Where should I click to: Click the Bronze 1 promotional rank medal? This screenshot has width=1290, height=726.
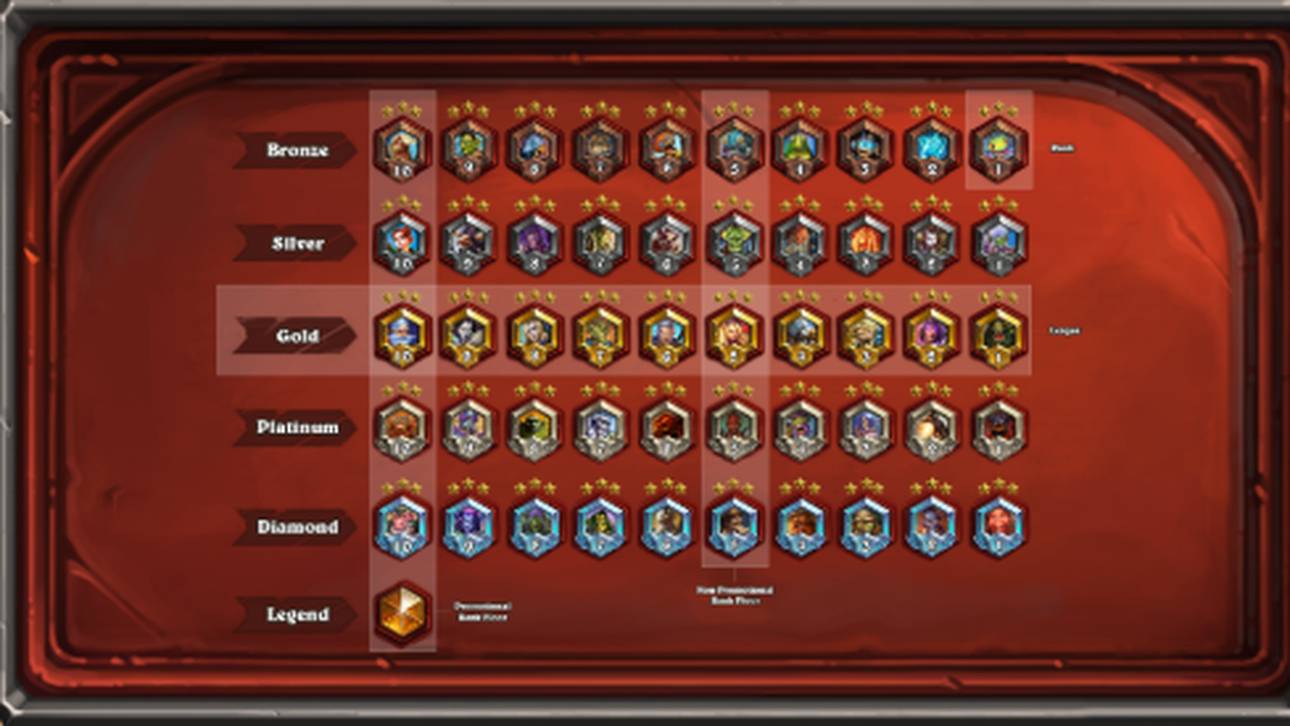click(x=999, y=150)
